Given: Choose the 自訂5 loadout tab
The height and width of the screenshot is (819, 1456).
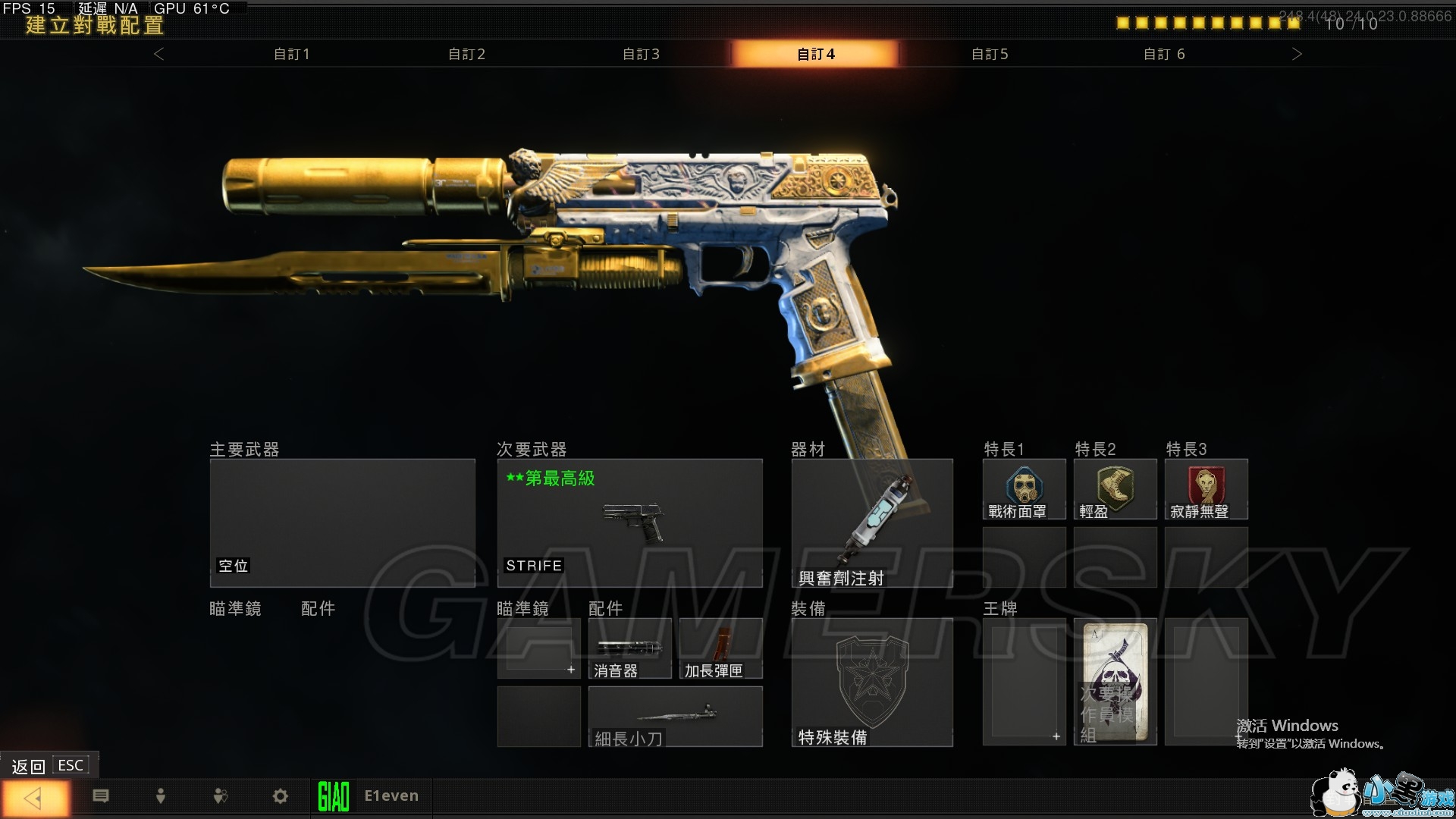Looking at the screenshot, I should pyautogui.click(x=990, y=54).
